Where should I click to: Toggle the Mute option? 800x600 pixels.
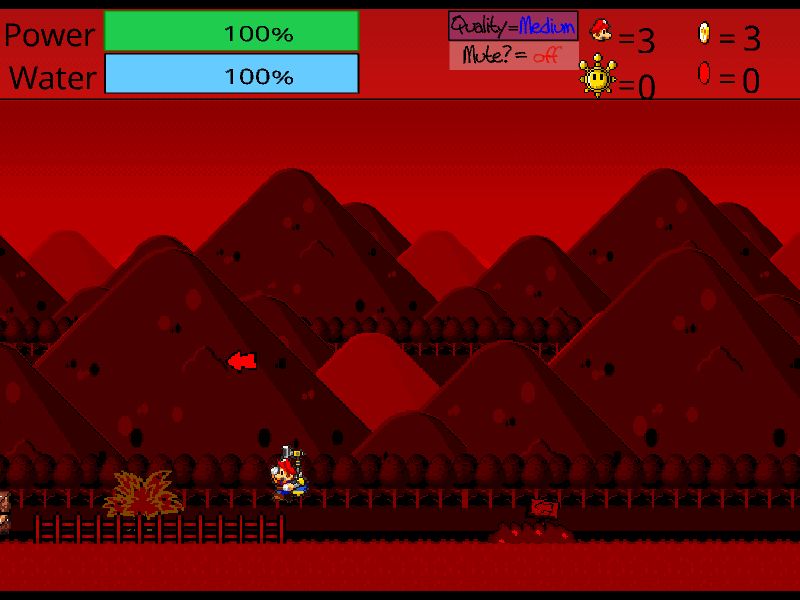tap(513, 56)
